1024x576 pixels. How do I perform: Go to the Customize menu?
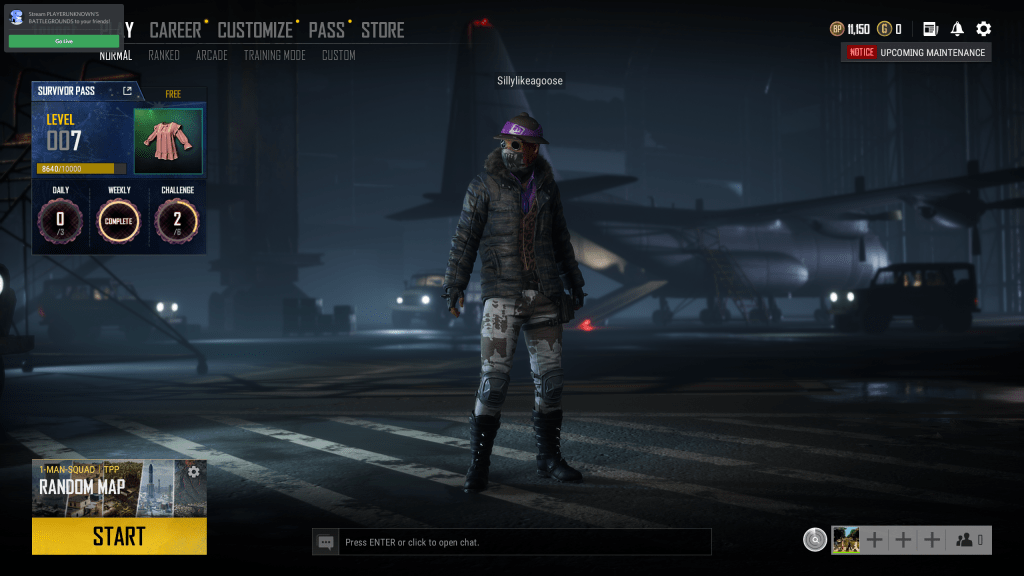[255, 30]
